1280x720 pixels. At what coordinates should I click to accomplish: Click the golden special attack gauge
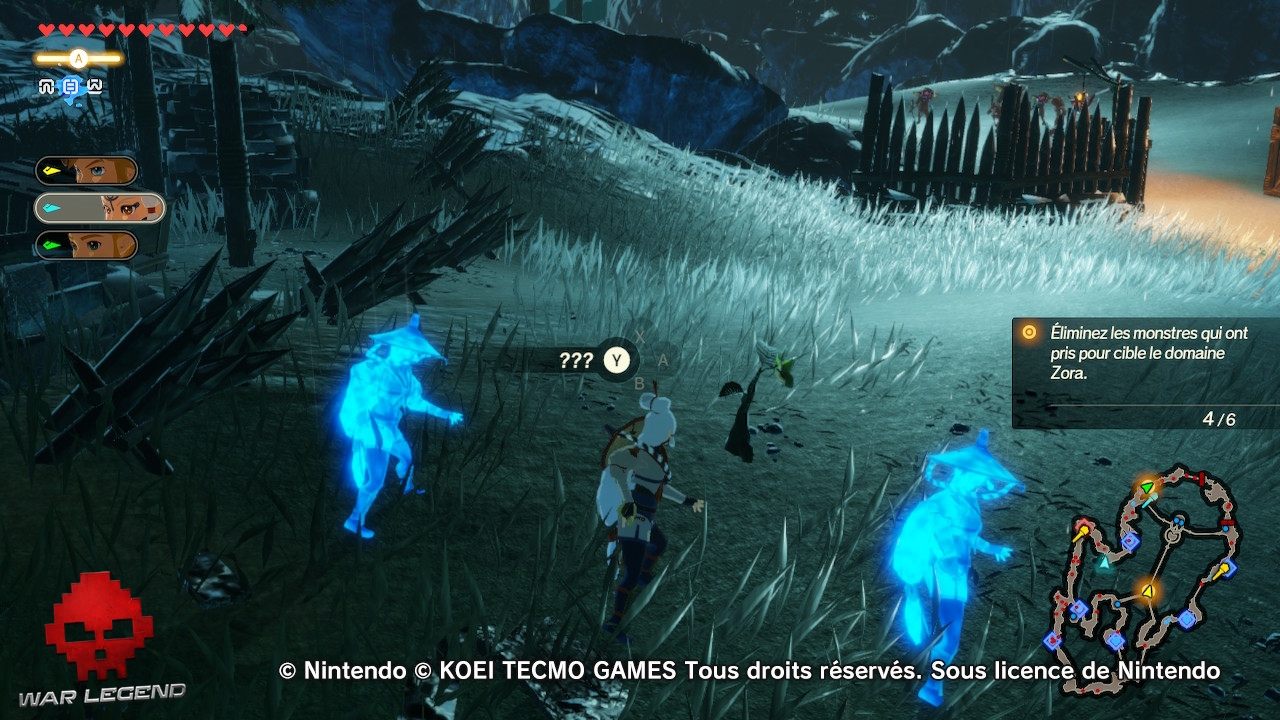pyautogui.click(x=76, y=58)
